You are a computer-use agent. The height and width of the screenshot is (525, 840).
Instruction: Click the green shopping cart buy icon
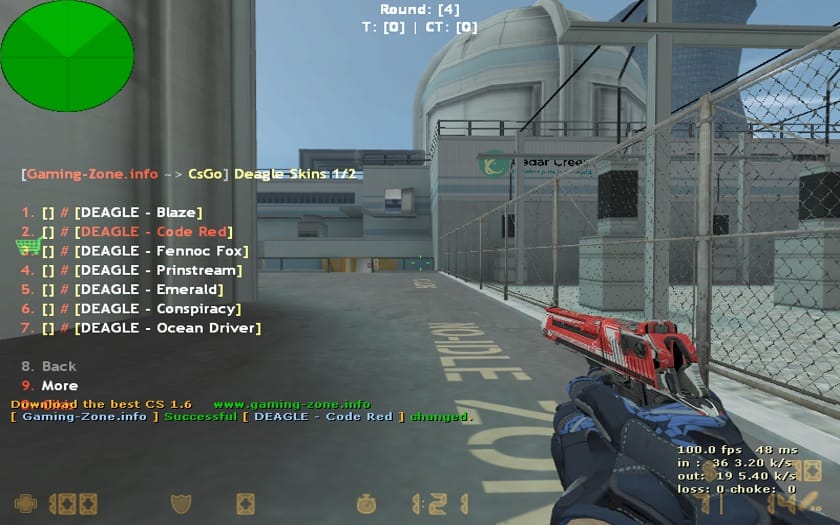coord(28,246)
